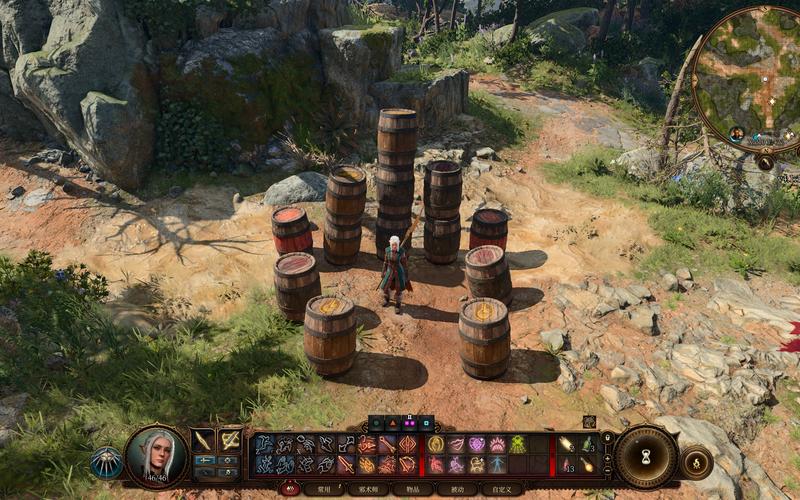The width and height of the screenshot is (800, 500).
Task: Switch to the 邪术师 tab
Action: pos(366,489)
